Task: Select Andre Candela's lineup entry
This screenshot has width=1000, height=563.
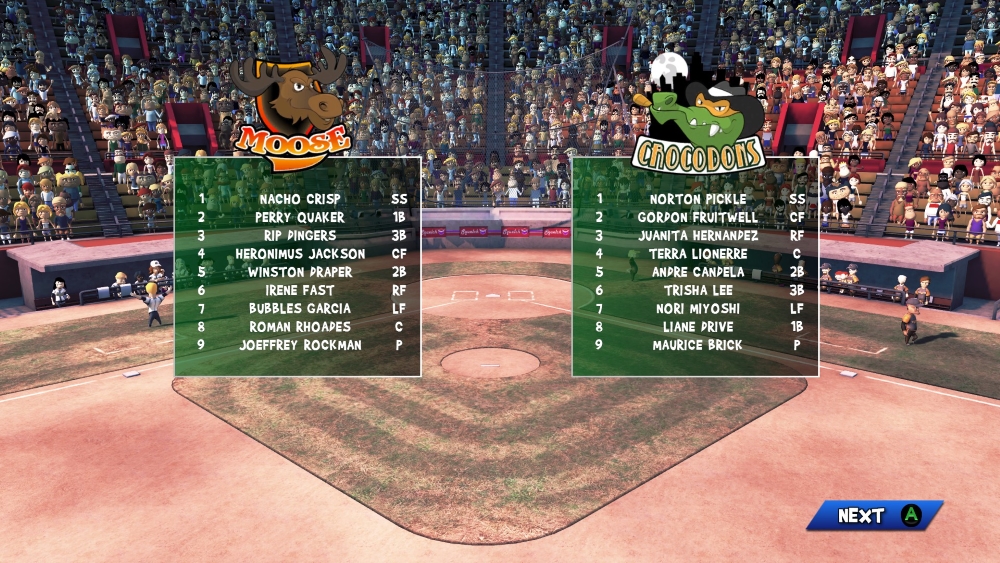Action: [698, 272]
